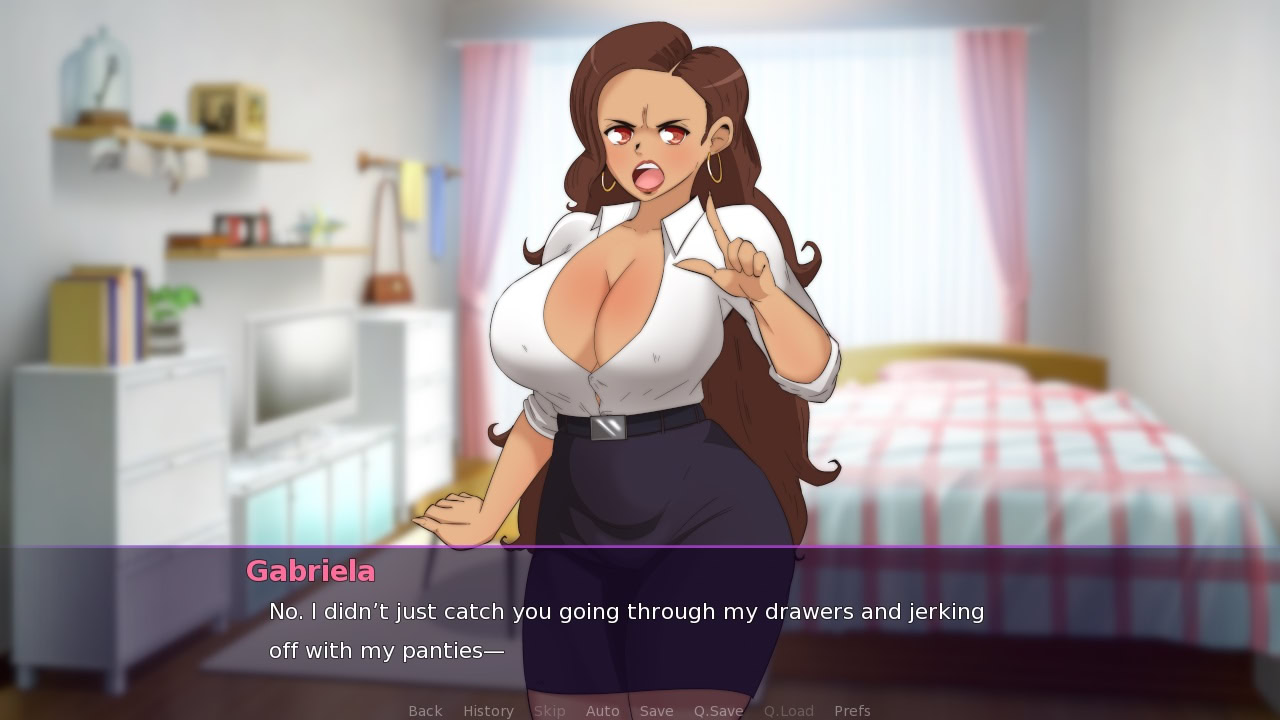Perform a Q.Save quick save
This screenshot has width=1280, height=720.
coord(718,710)
